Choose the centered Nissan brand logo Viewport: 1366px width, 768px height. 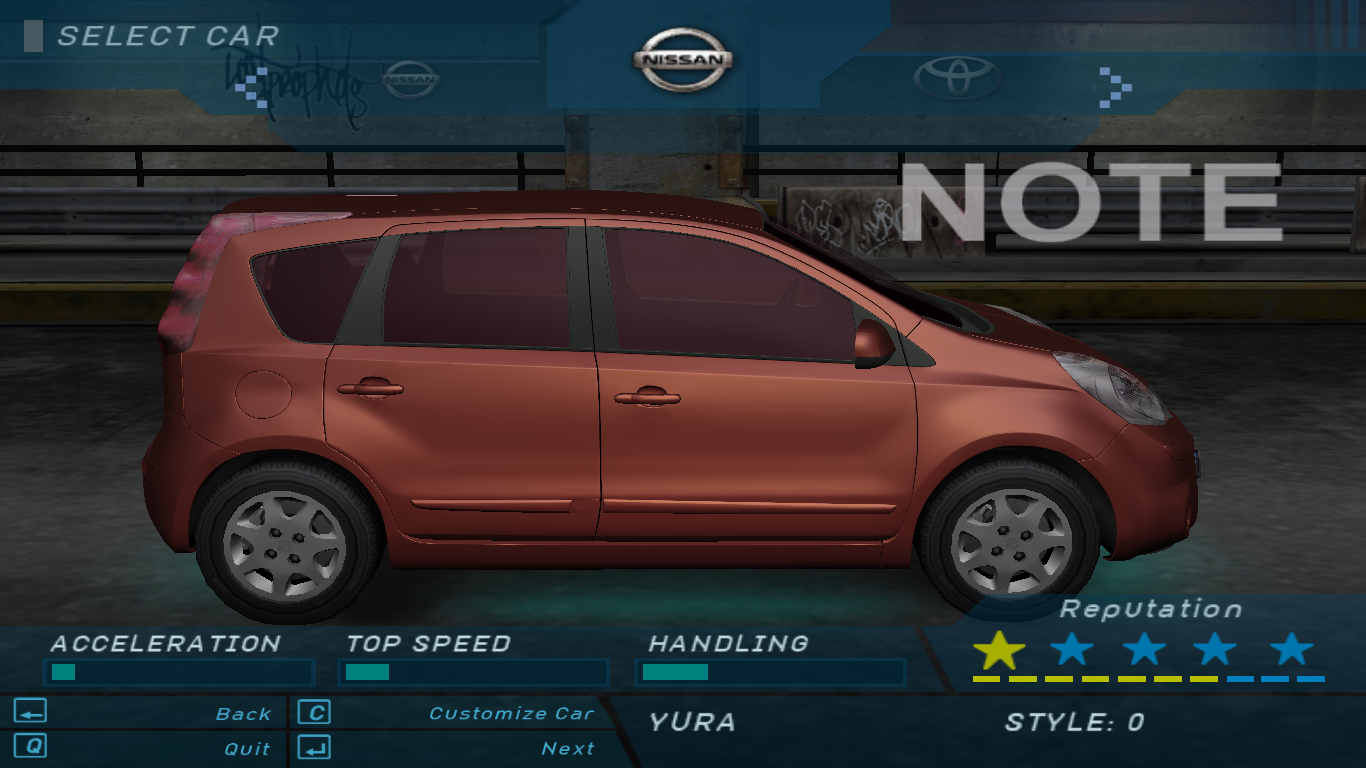(683, 60)
